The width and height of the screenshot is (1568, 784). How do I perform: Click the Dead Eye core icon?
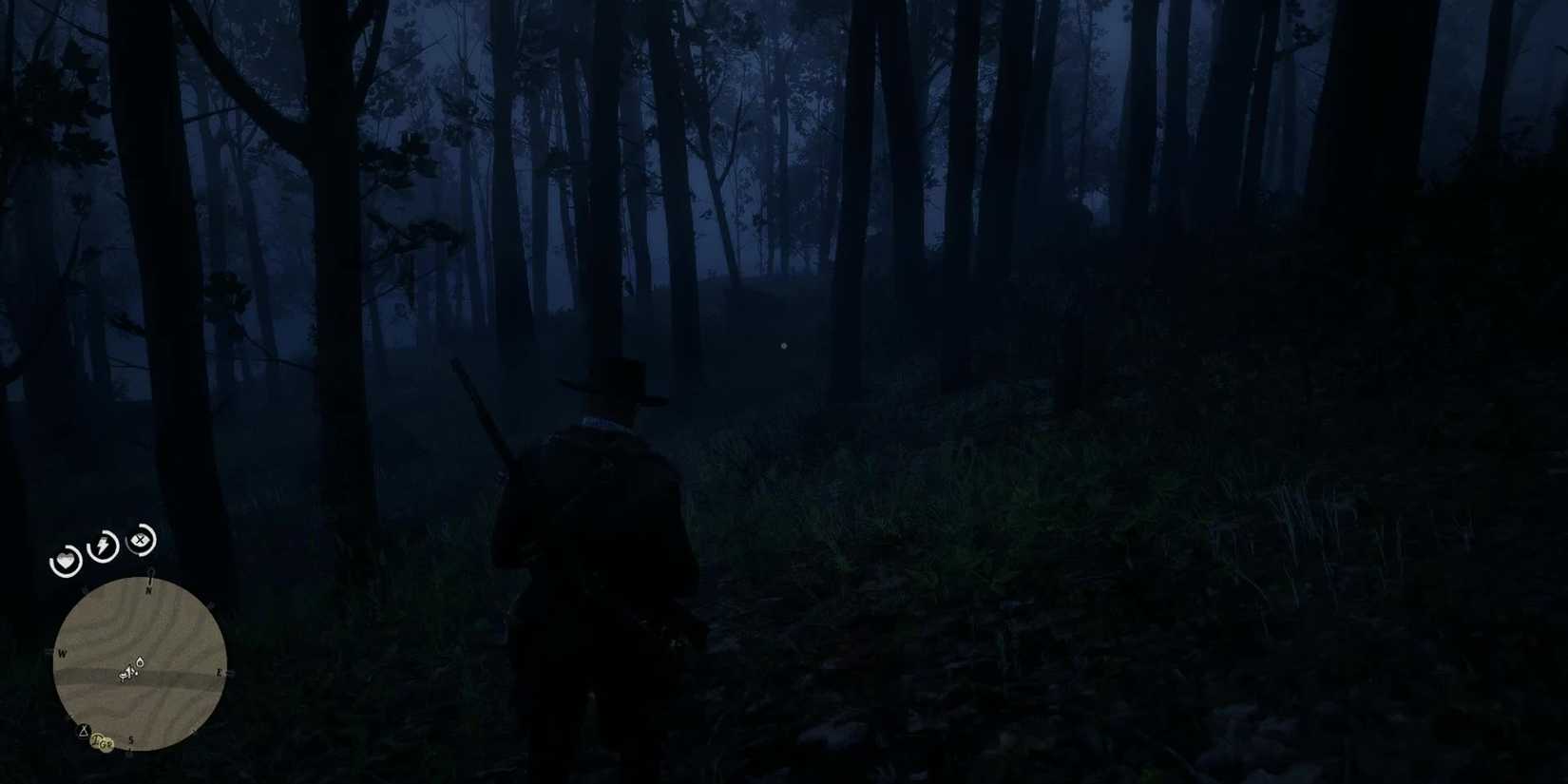click(x=138, y=540)
